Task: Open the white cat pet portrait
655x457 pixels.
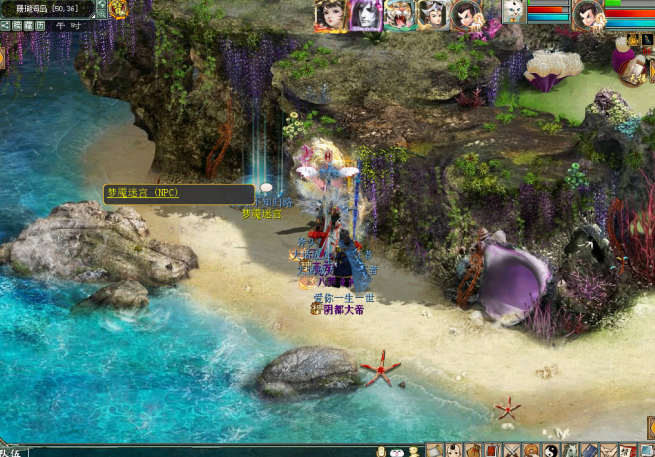Action: tap(514, 13)
